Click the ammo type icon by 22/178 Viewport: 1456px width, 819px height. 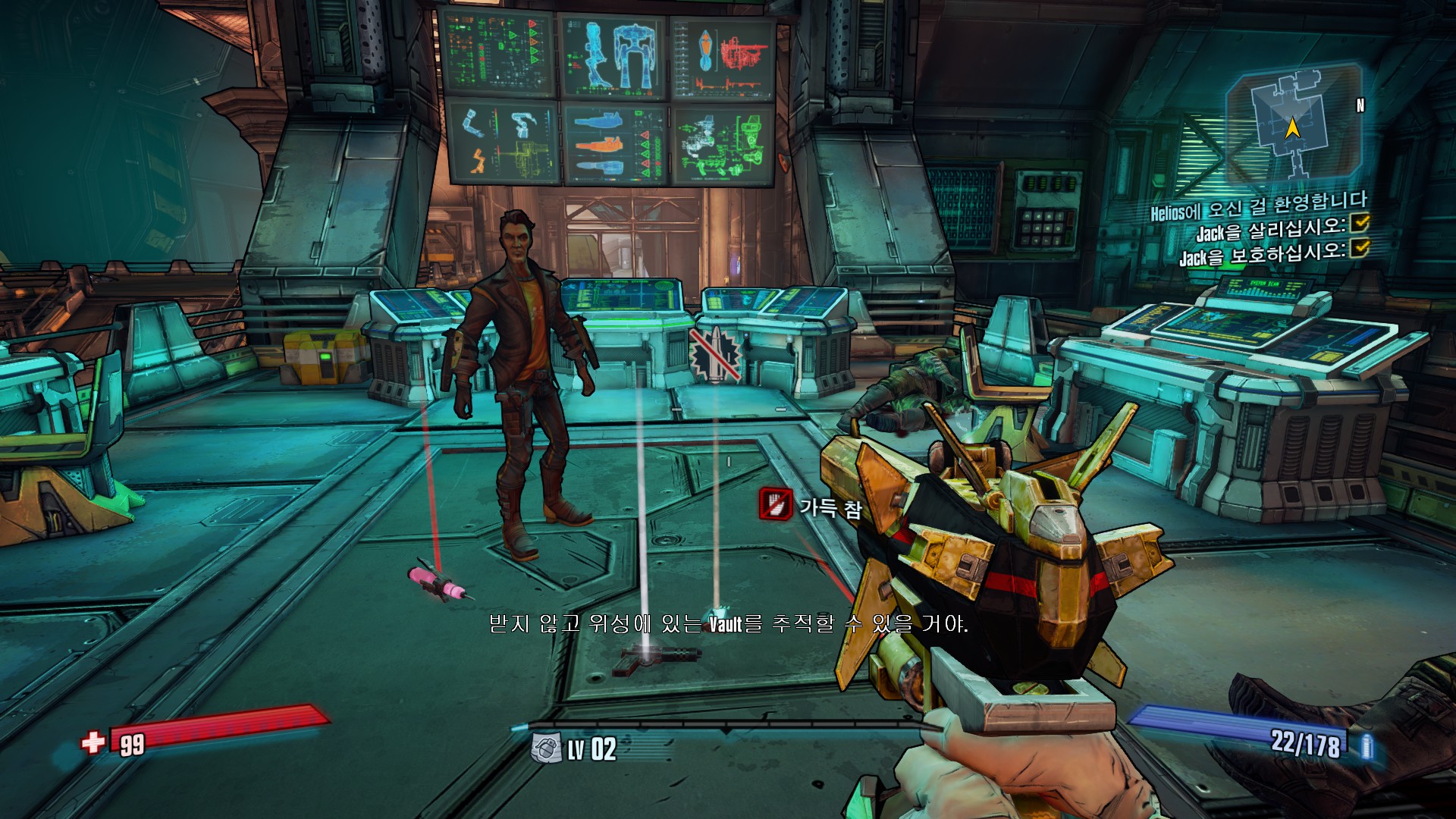click(x=1367, y=746)
